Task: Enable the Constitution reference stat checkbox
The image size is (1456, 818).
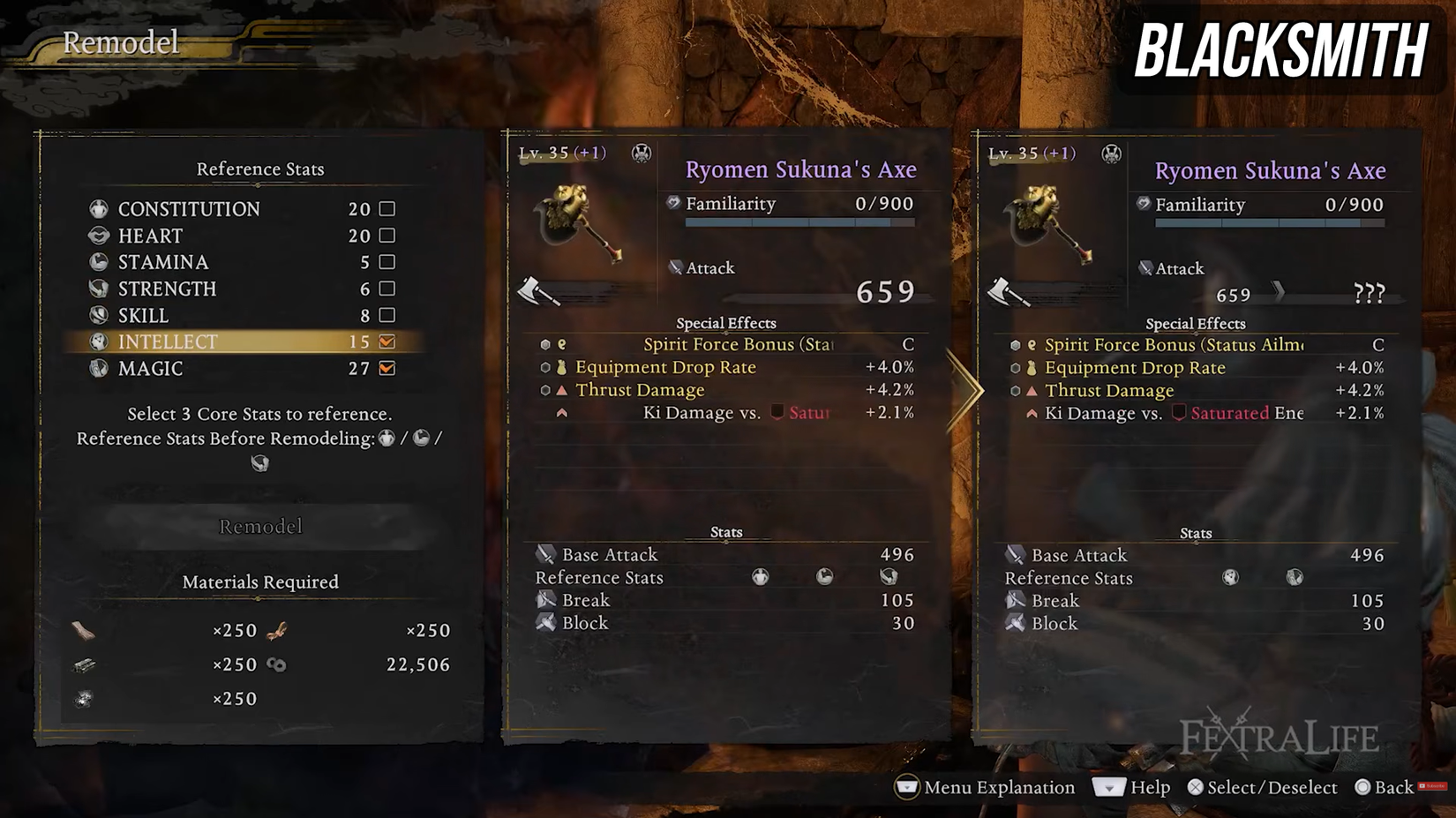Action: point(387,209)
